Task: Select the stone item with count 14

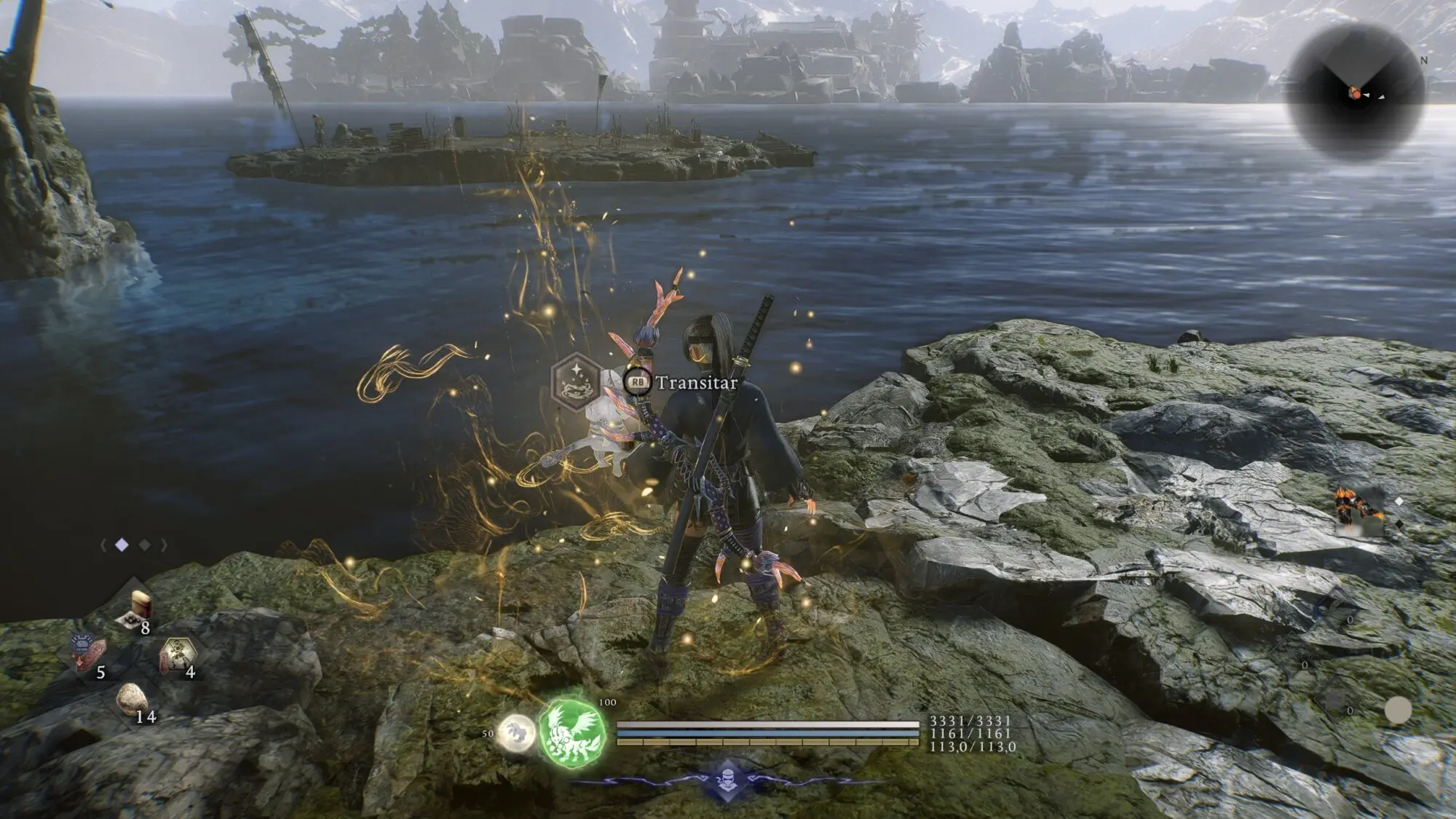Action: click(x=132, y=700)
